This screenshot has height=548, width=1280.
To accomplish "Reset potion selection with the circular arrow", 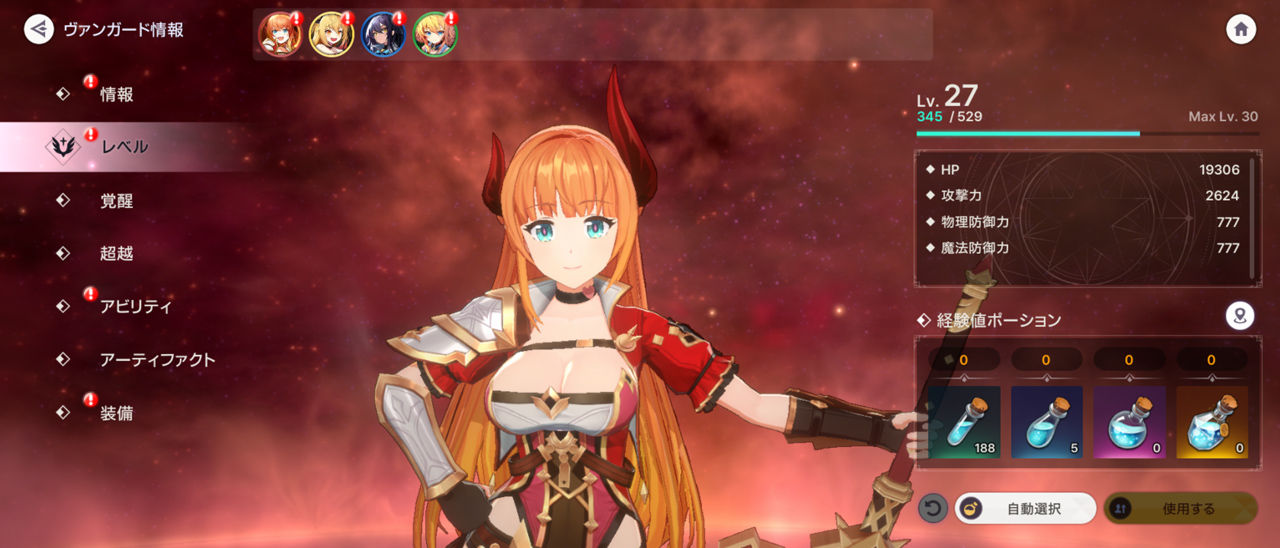I will tap(932, 509).
